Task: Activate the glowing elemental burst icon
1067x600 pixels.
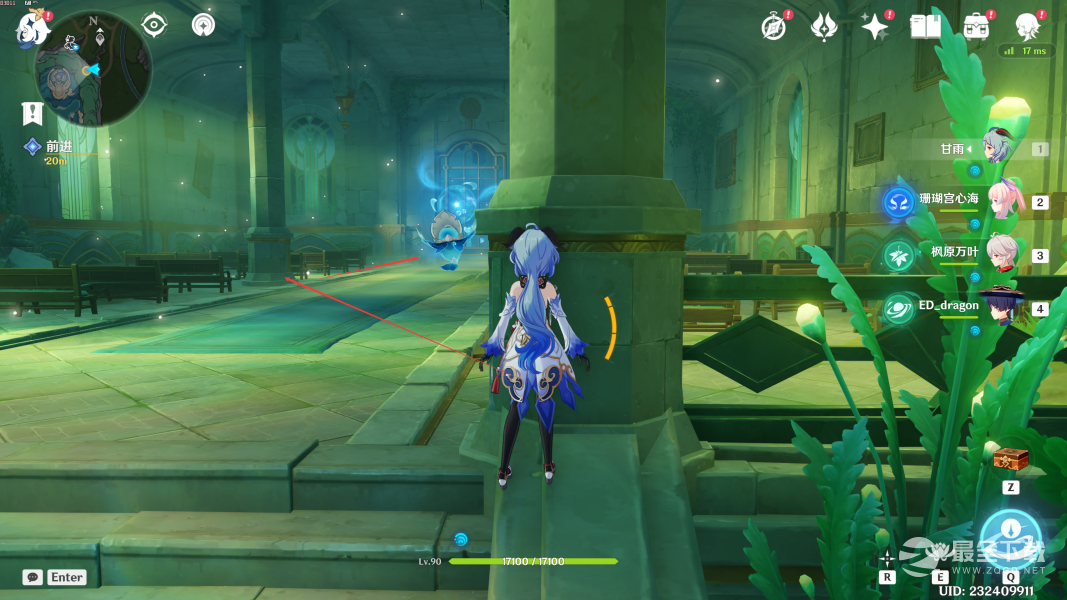Action: tap(1010, 539)
